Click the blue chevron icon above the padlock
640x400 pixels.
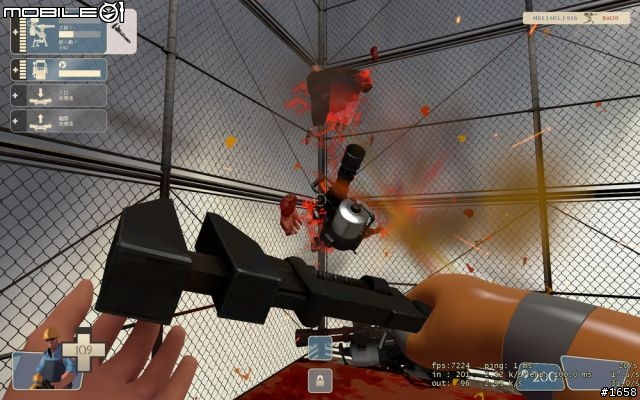tap(319, 348)
